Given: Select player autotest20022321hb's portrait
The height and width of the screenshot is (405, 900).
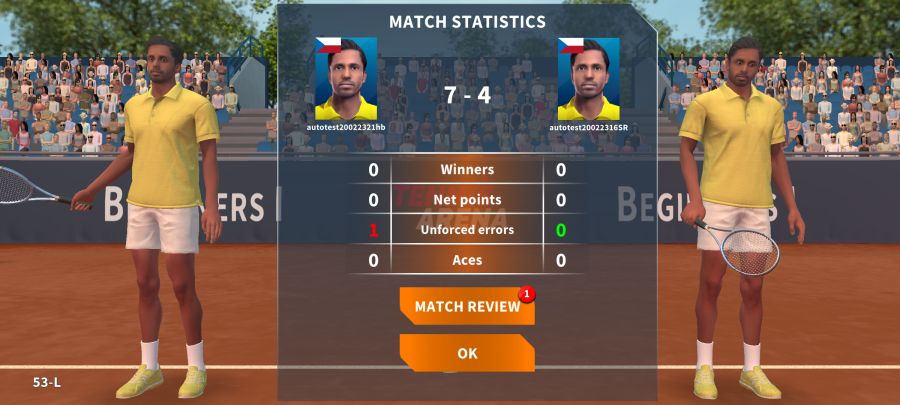Looking at the screenshot, I should click(346, 79).
